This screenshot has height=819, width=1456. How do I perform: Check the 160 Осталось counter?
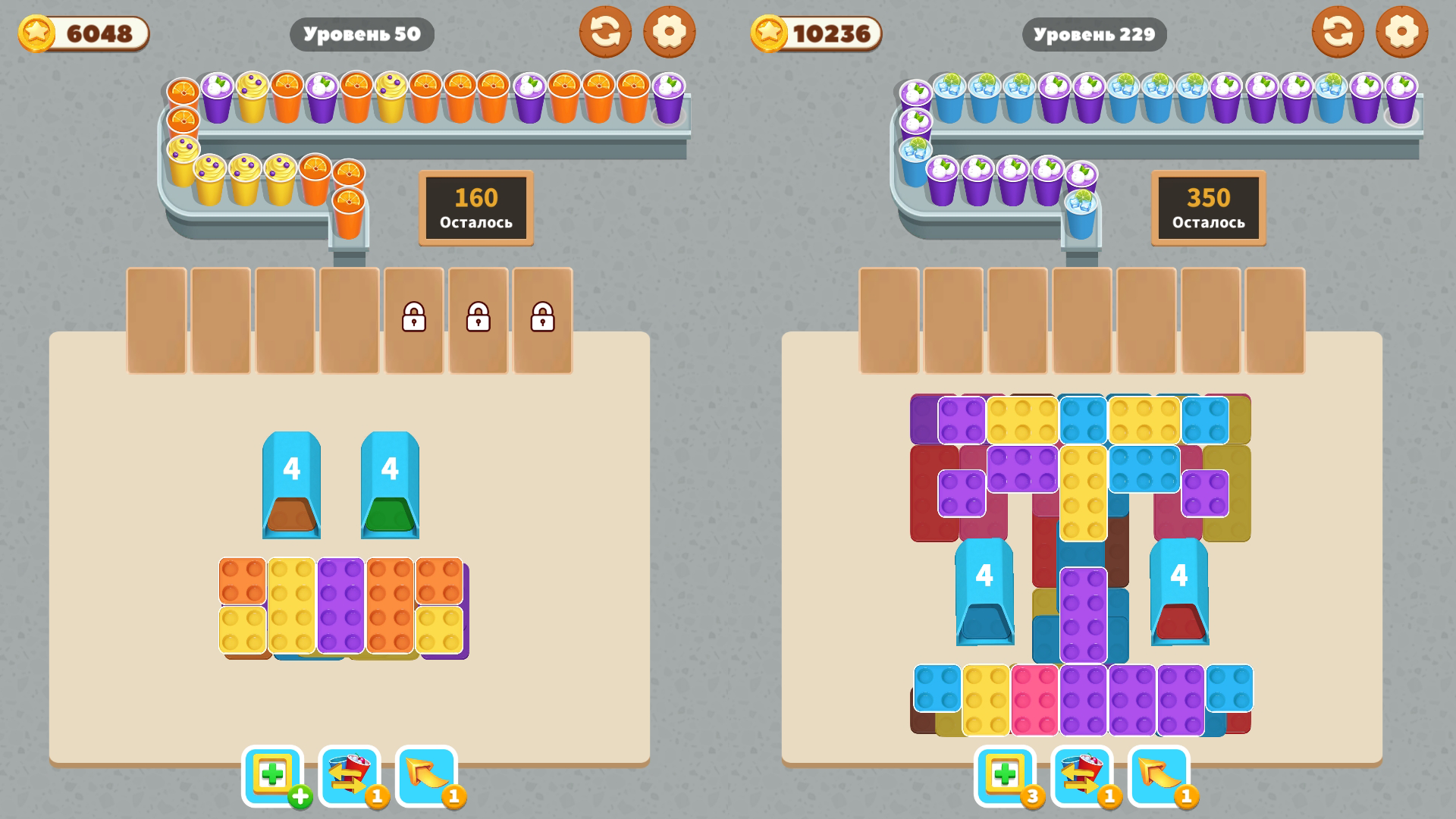click(475, 209)
